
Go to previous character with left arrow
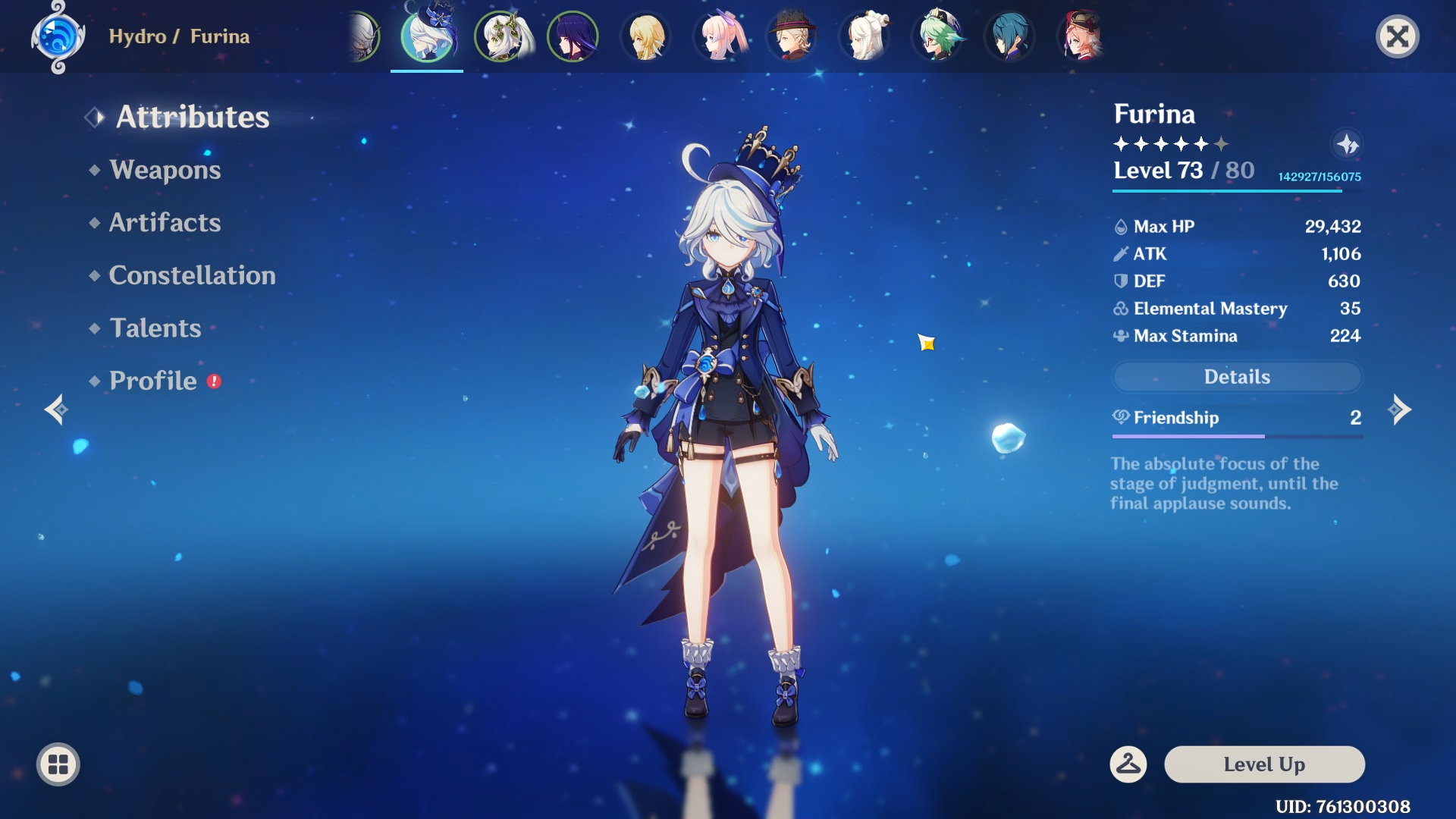pyautogui.click(x=55, y=409)
